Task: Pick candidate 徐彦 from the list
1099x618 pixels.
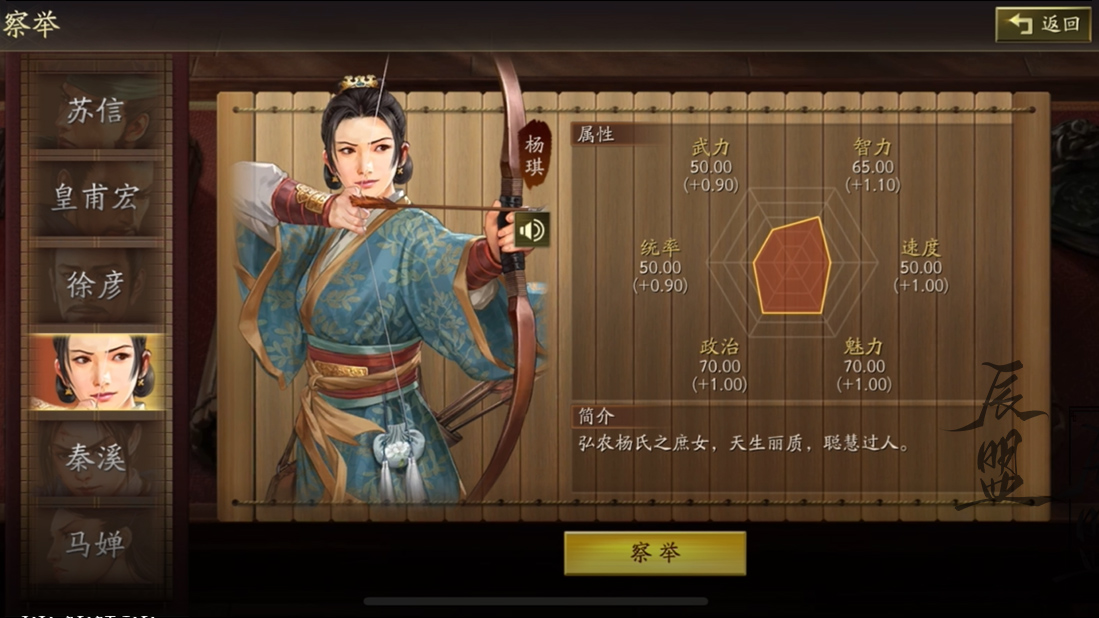Action: tap(97, 285)
